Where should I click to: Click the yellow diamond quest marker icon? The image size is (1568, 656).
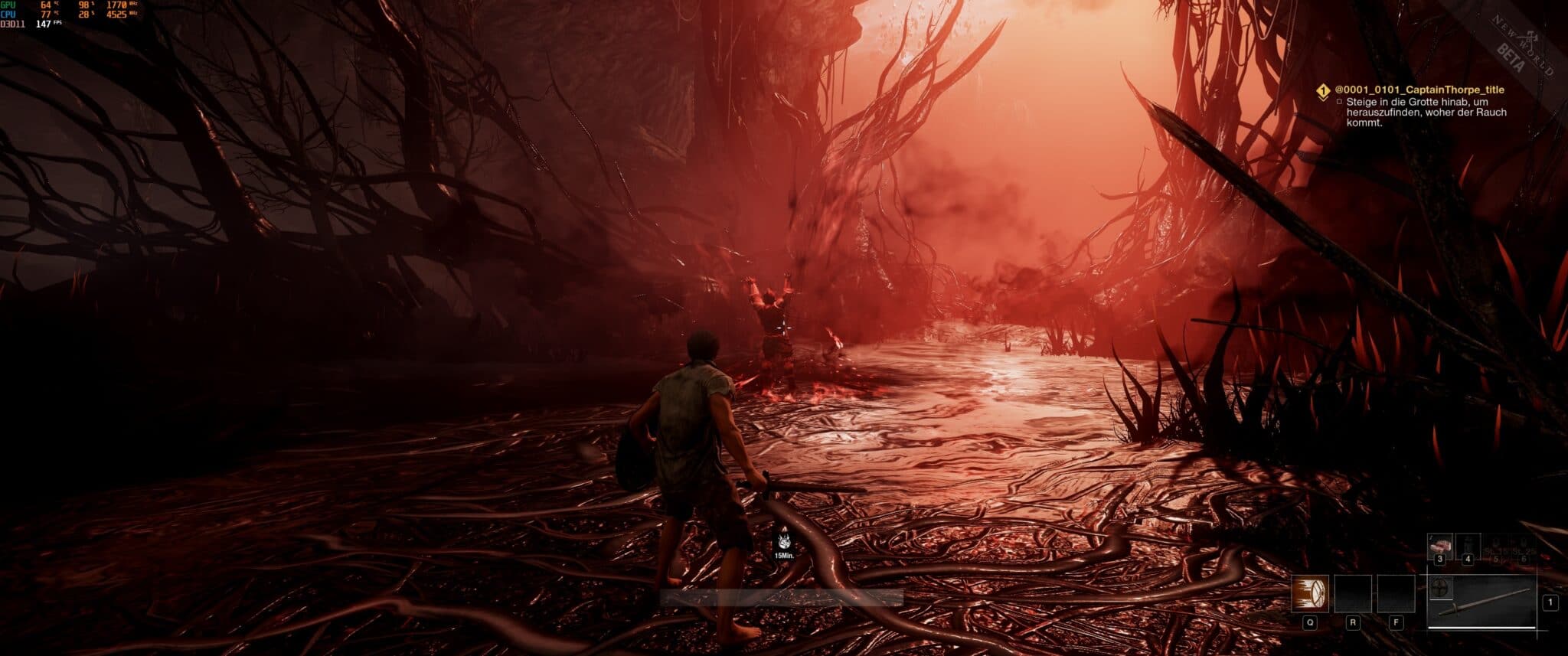(1322, 92)
